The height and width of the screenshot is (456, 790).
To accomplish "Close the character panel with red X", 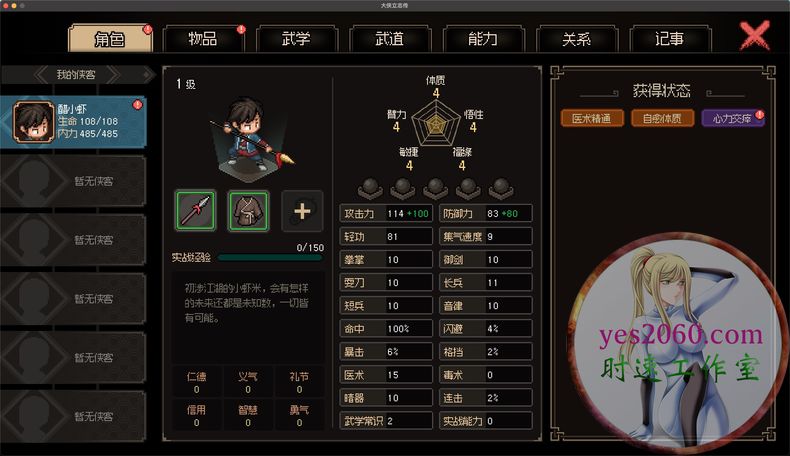I will coord(755,36).
